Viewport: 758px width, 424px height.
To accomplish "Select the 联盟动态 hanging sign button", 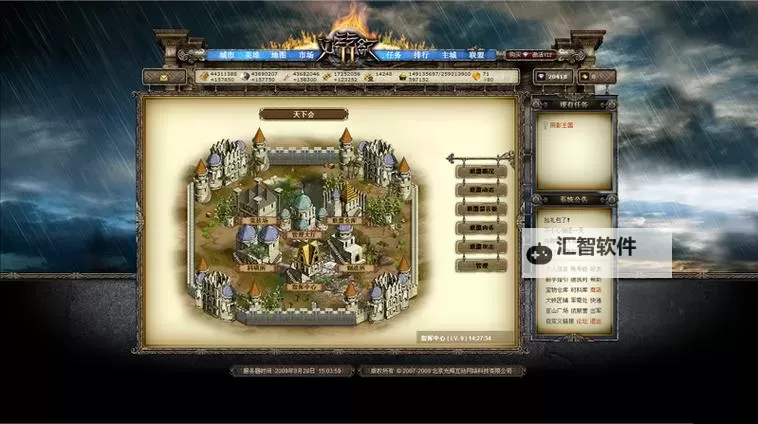I will coord(481,190).
